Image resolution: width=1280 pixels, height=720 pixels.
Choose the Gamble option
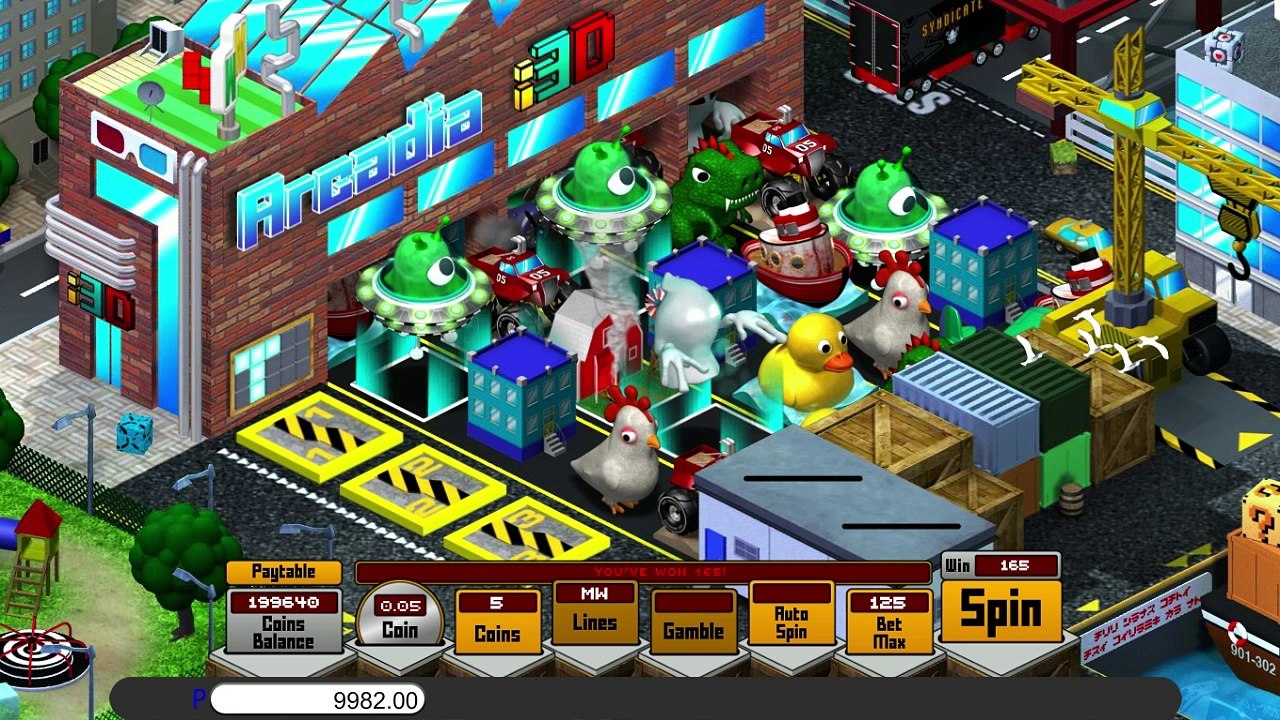point(693,621)
